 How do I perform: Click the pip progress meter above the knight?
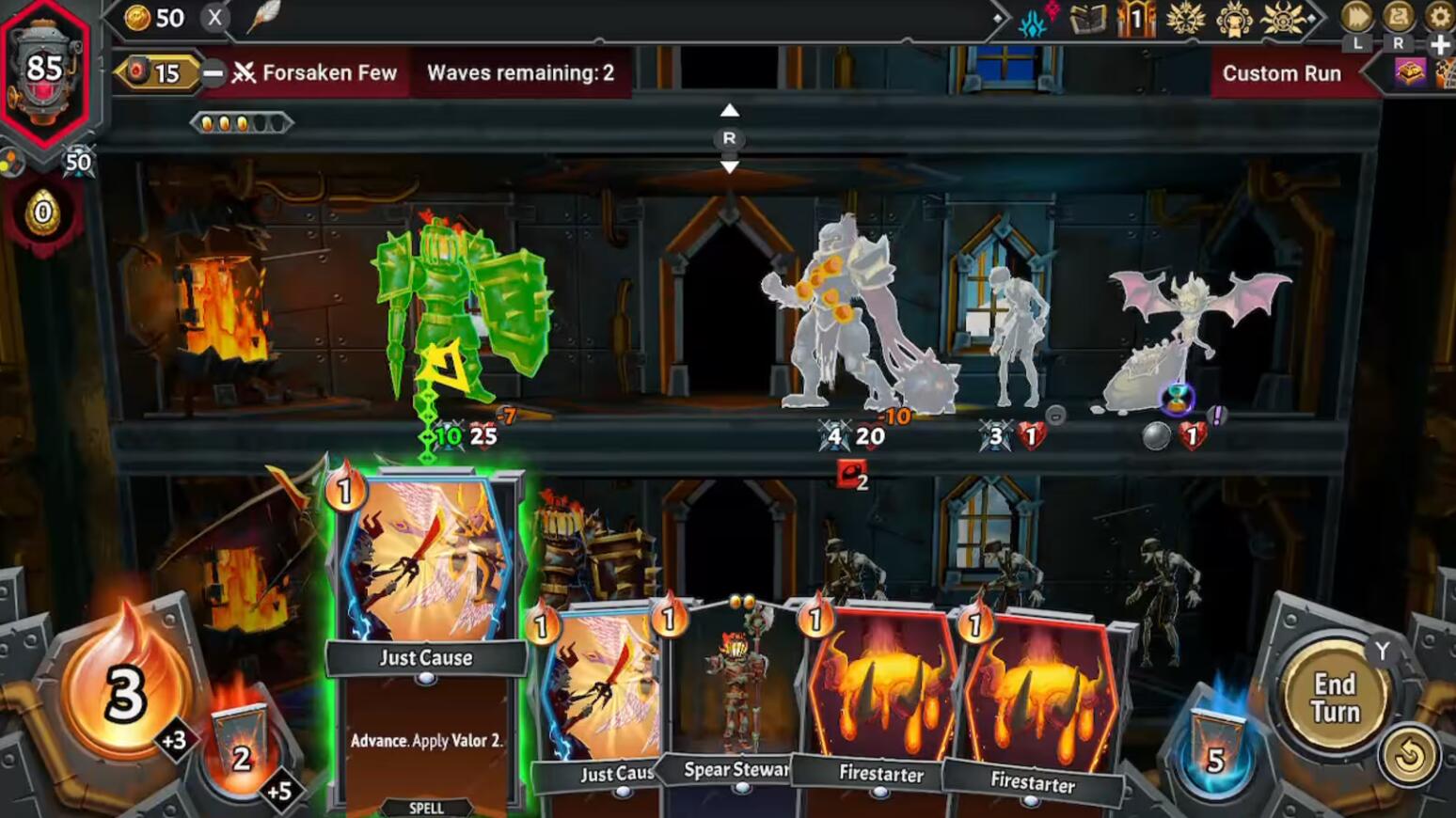click(x=241, y=120)
